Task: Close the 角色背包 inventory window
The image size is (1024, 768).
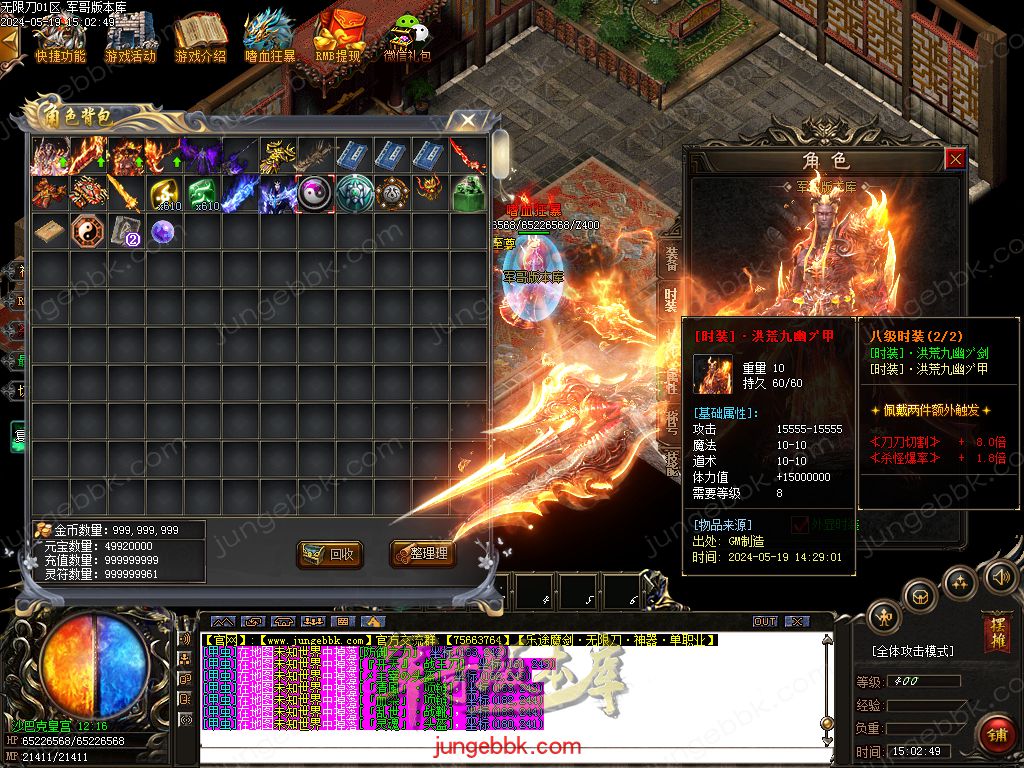Action: pos(467,121)
